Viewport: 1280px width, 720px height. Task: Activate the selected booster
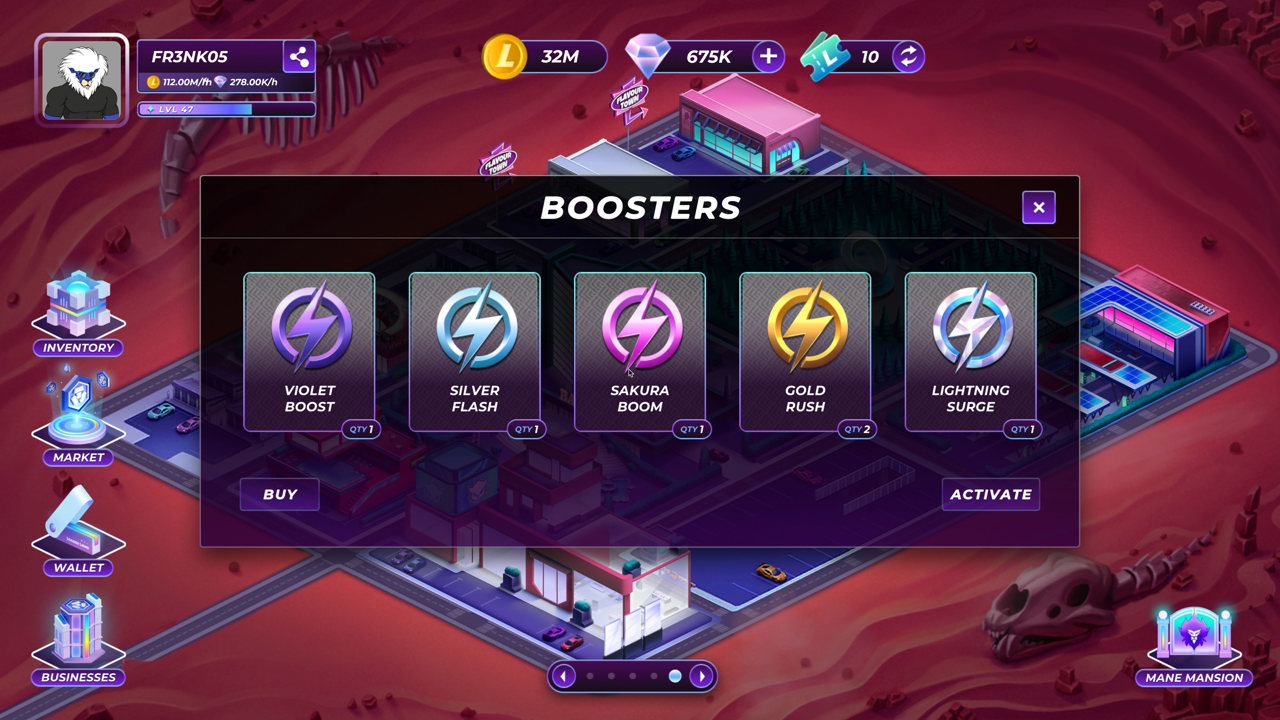click(990, 494)
